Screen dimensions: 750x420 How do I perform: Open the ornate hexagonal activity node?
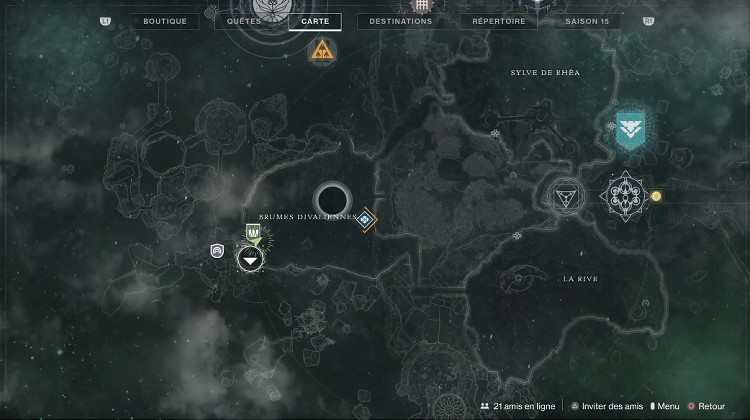(624, 194)
